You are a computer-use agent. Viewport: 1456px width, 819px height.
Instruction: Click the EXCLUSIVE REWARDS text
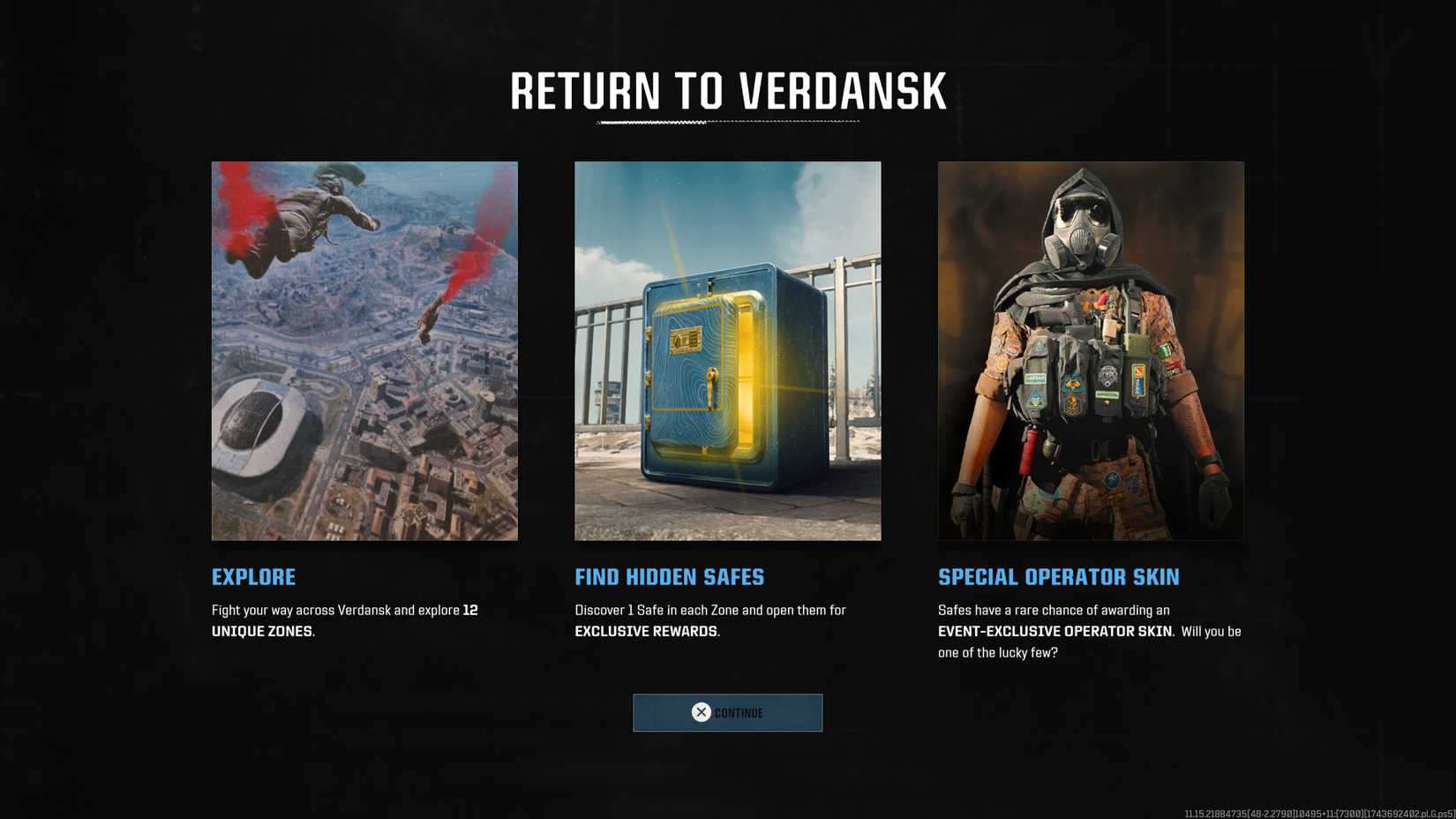pos(646,631)
